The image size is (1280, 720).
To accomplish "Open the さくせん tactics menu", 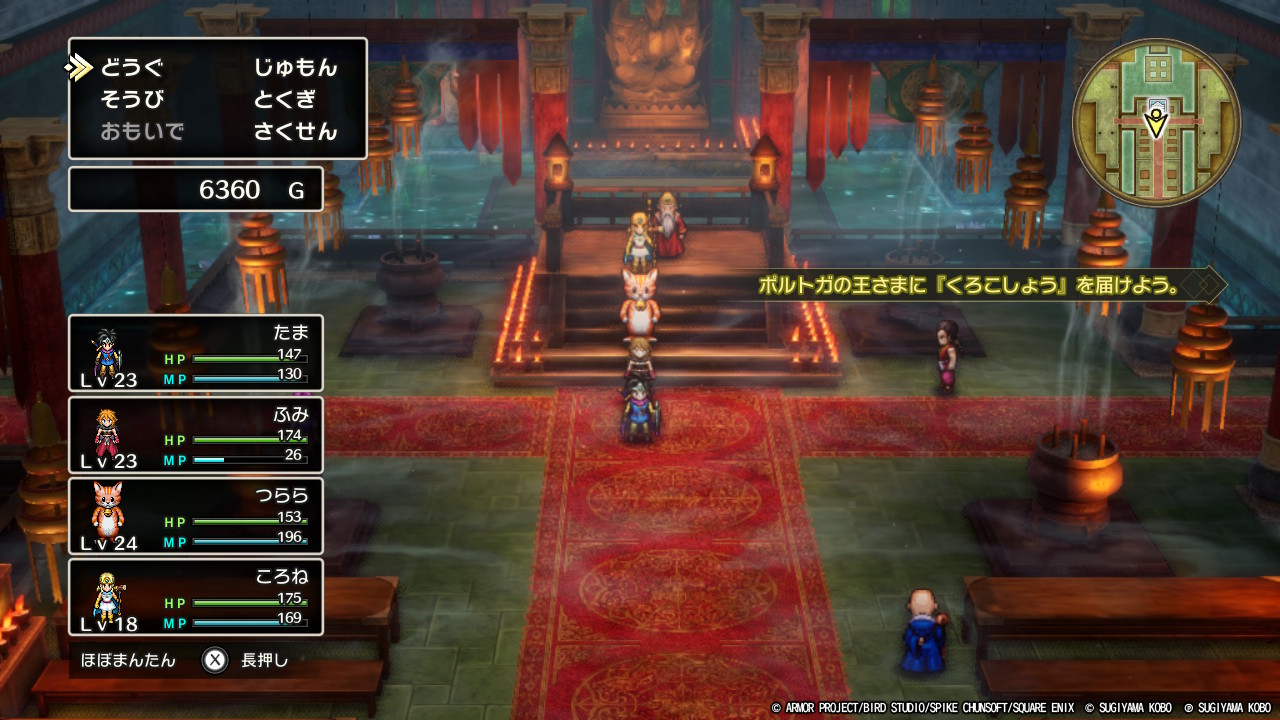I will click(x=295, y=132).
